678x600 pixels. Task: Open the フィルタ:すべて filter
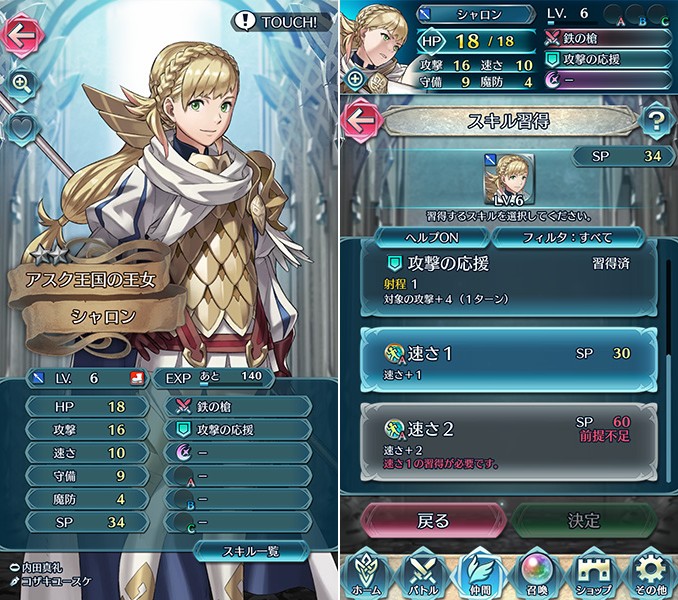(567, 237)
